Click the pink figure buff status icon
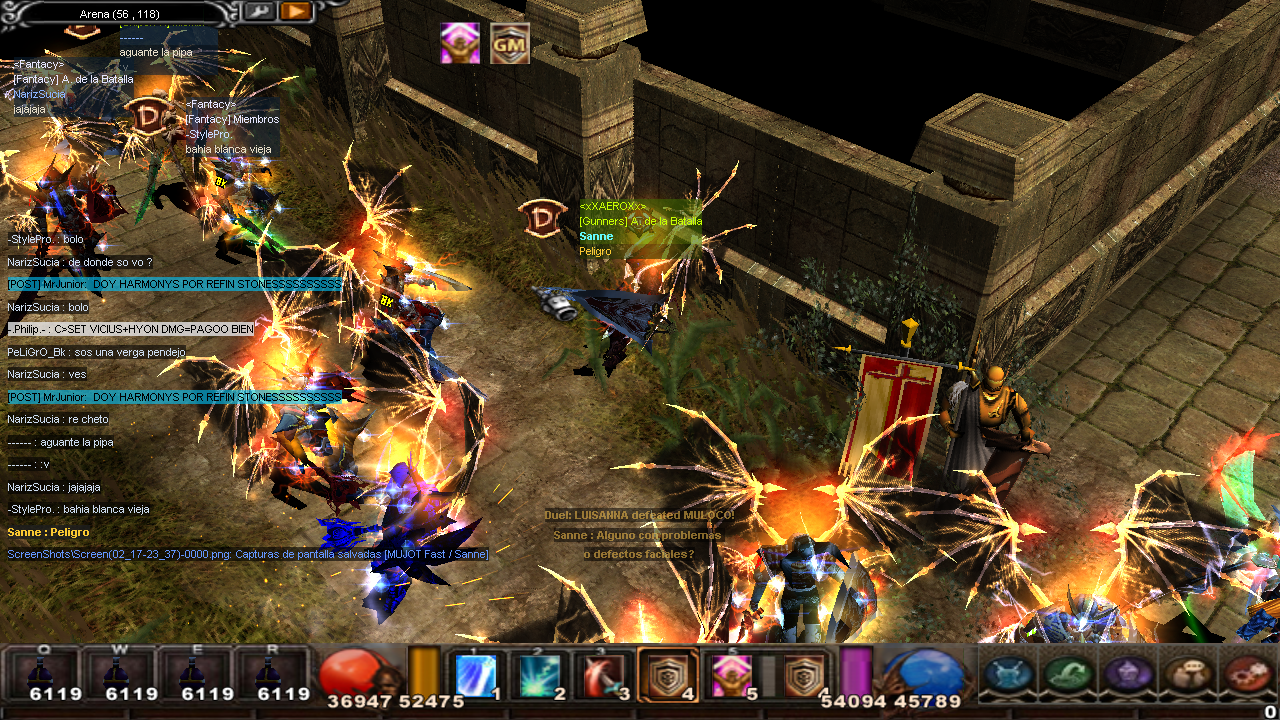Screen dimensions: 1280x720 point(461,43)
